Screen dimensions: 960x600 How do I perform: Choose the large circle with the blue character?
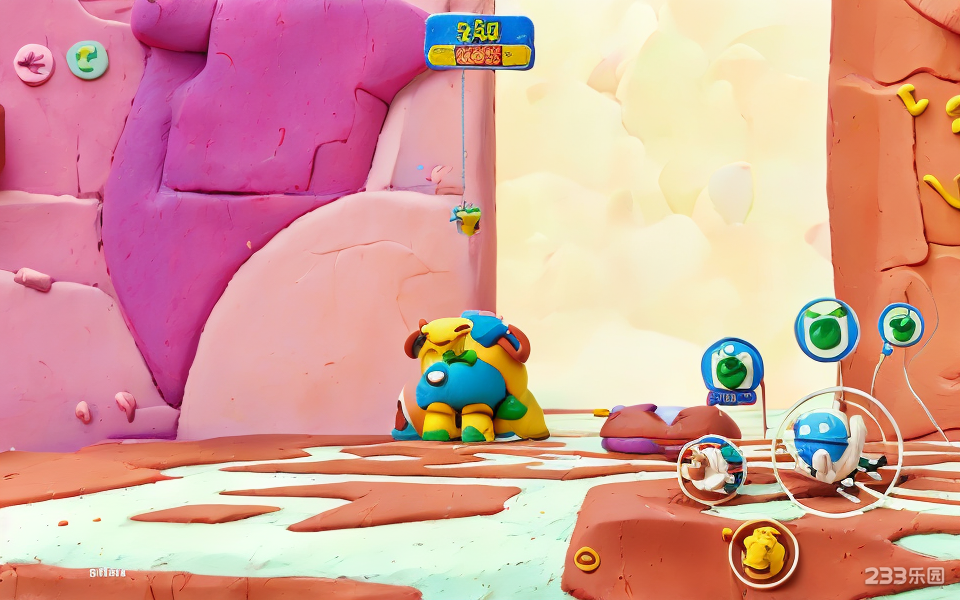(x=836, y=450)
